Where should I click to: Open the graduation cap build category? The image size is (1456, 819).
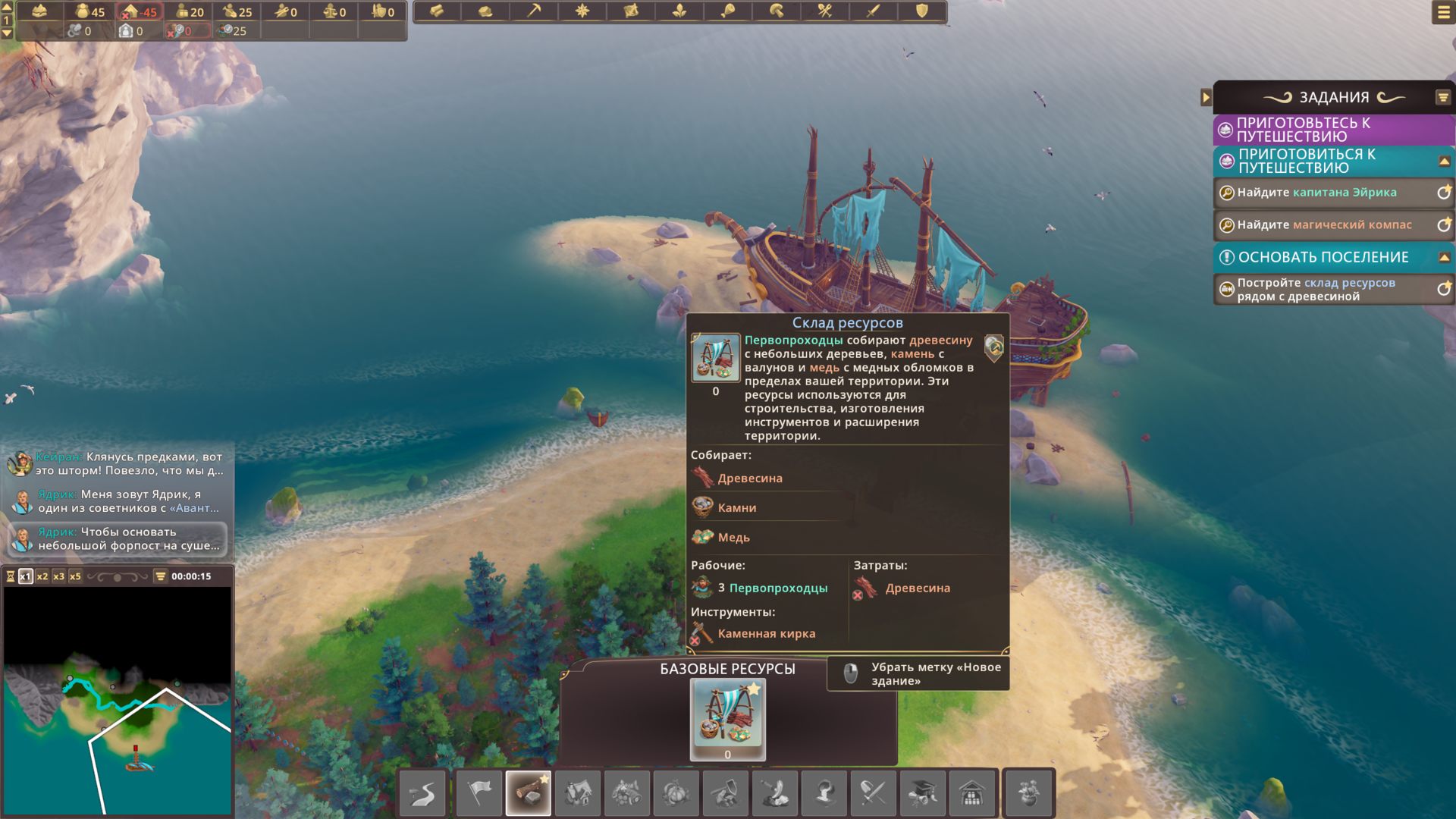click(x=922, y=793)
